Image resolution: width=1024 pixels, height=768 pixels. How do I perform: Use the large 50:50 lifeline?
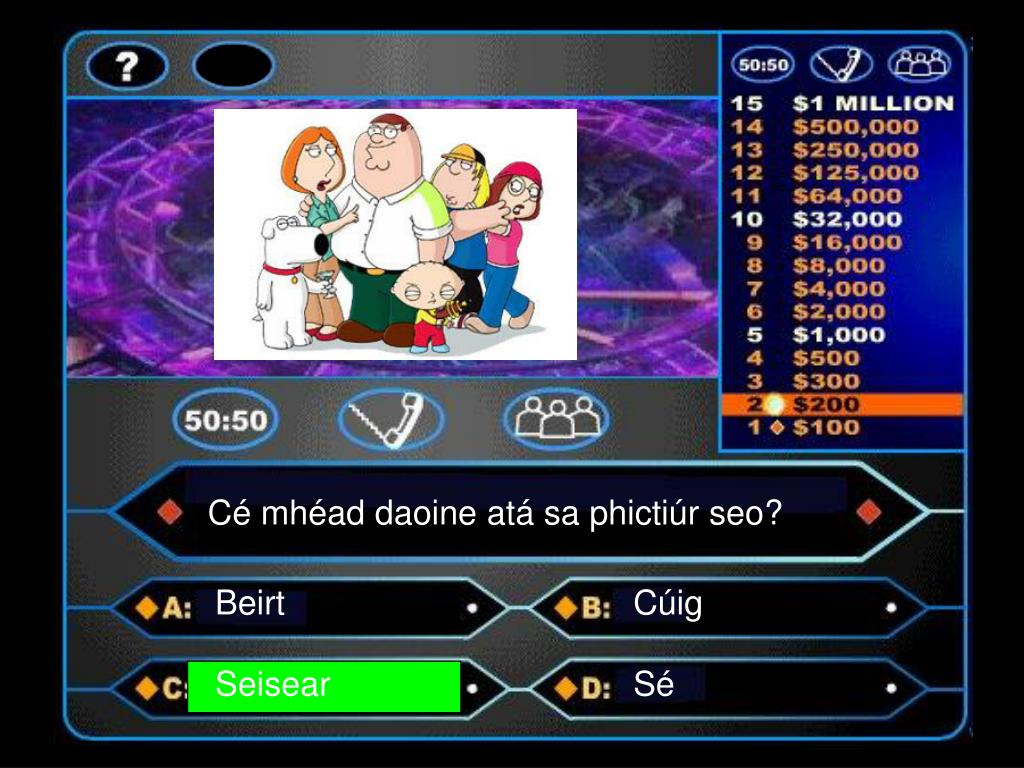tap(226, 419)
